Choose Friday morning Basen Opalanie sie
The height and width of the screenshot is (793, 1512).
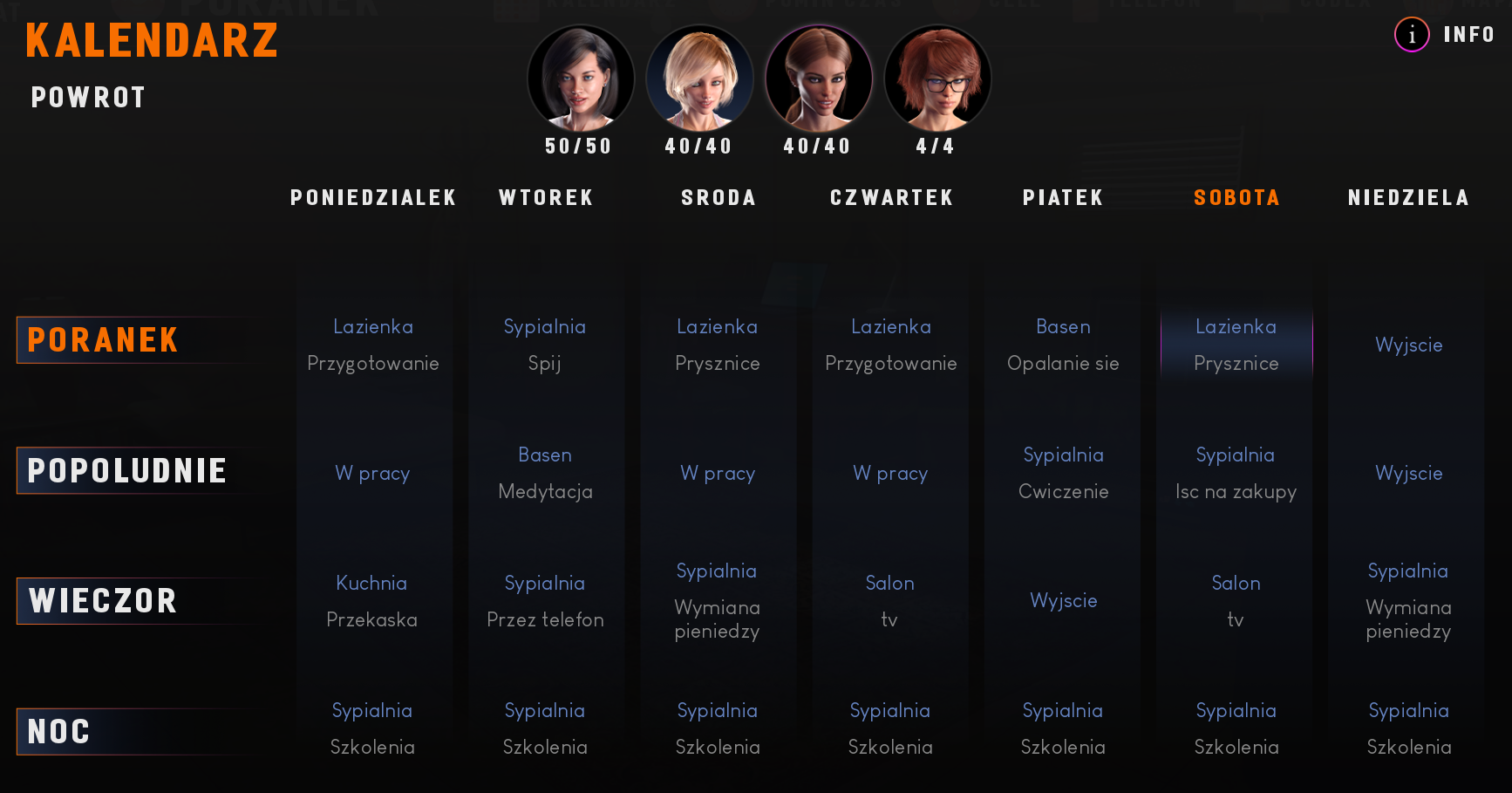coord(1063,345)
